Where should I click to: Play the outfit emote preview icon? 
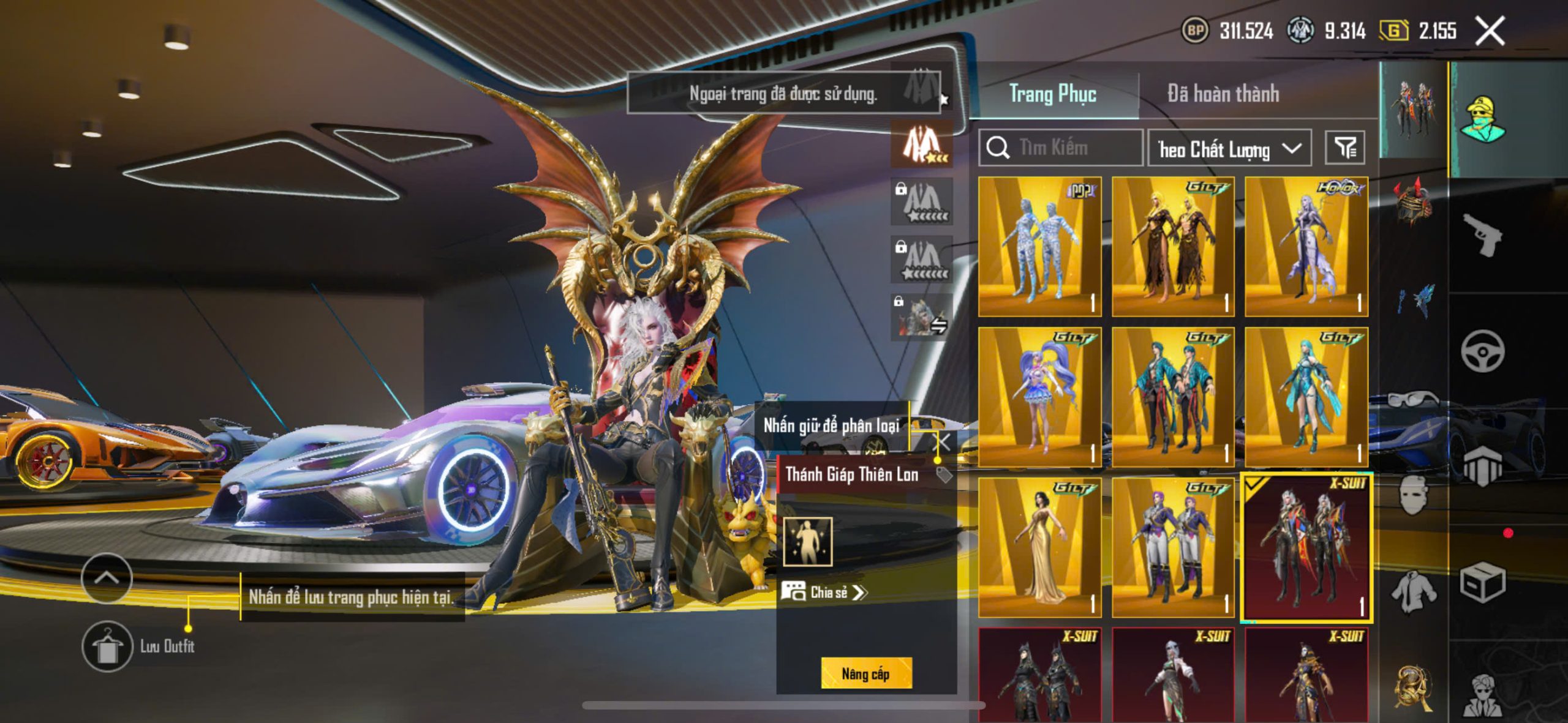tap(808, 541)
